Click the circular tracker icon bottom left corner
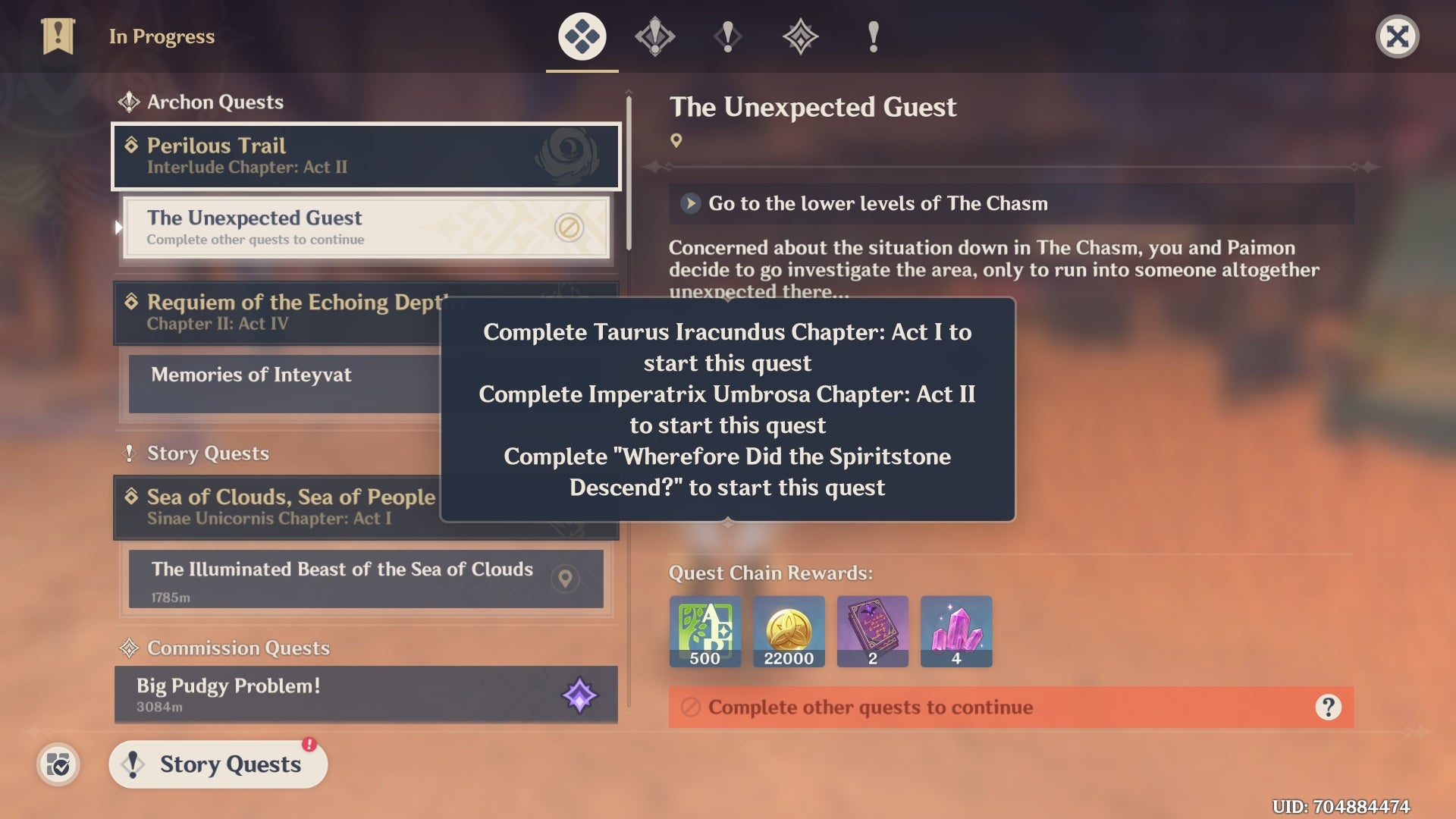Viewport: 1456px width, 819px height. coord(59,765)
